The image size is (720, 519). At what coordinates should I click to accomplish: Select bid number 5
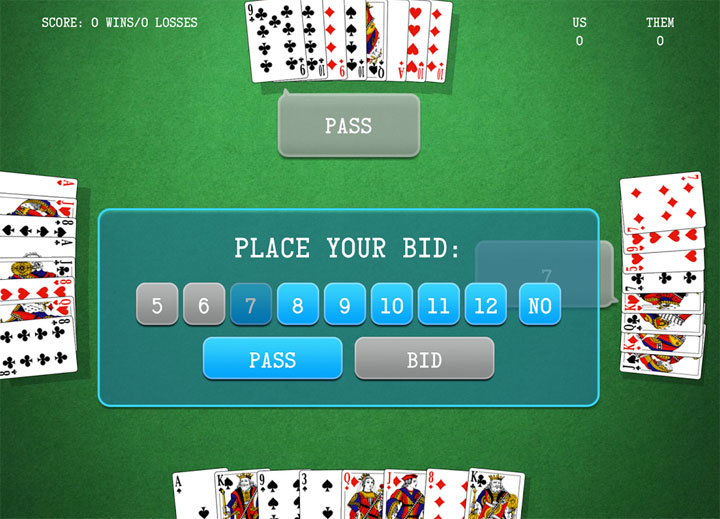pos(157,305)
